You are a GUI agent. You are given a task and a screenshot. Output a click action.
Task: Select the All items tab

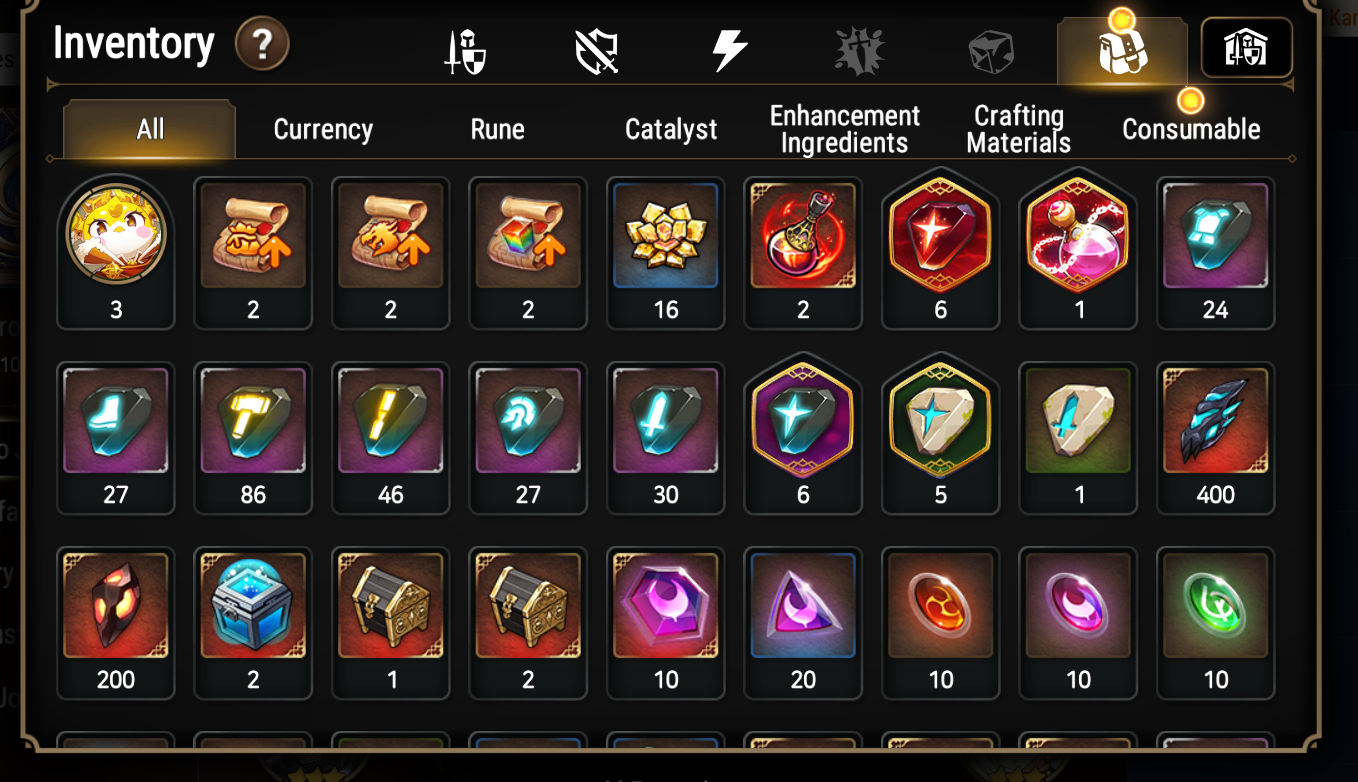point(150,129)
